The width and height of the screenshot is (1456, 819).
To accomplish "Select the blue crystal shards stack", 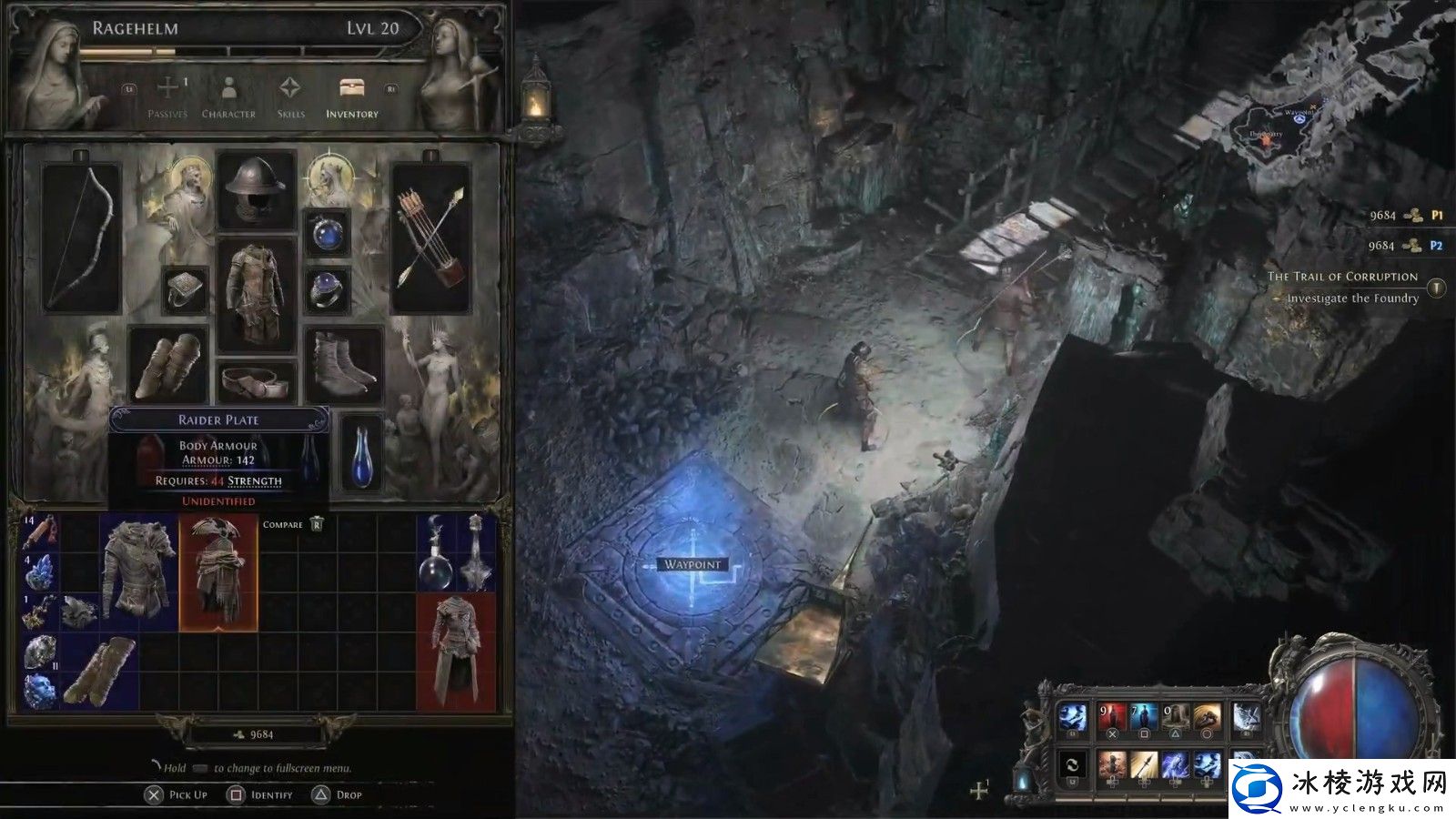I will coord(39,573).
